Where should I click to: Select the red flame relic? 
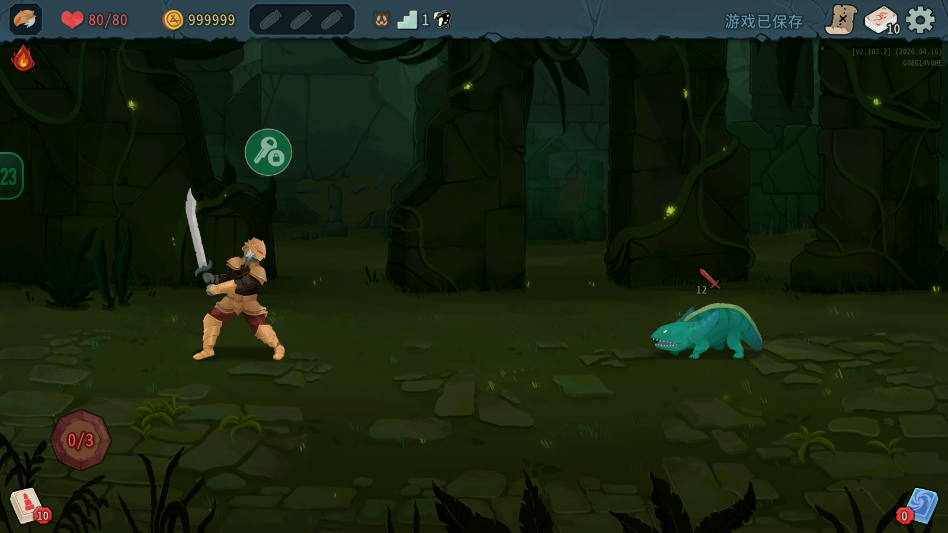[x=22, y=58]
